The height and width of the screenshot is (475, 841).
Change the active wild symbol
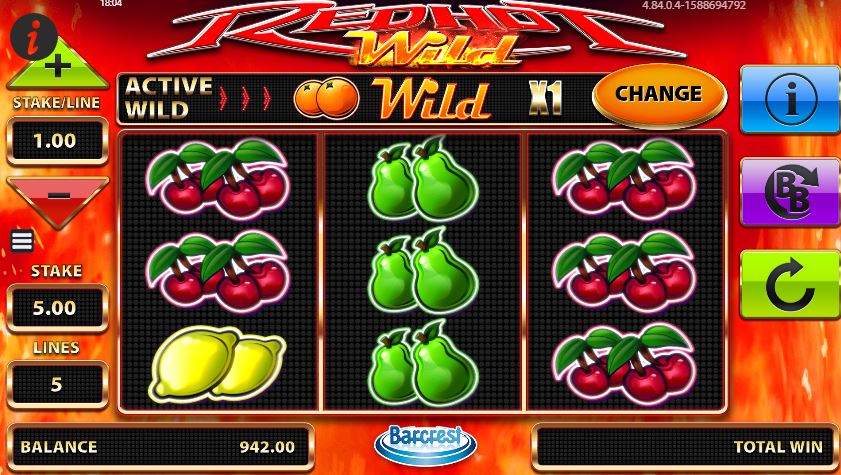pos(658,94)
